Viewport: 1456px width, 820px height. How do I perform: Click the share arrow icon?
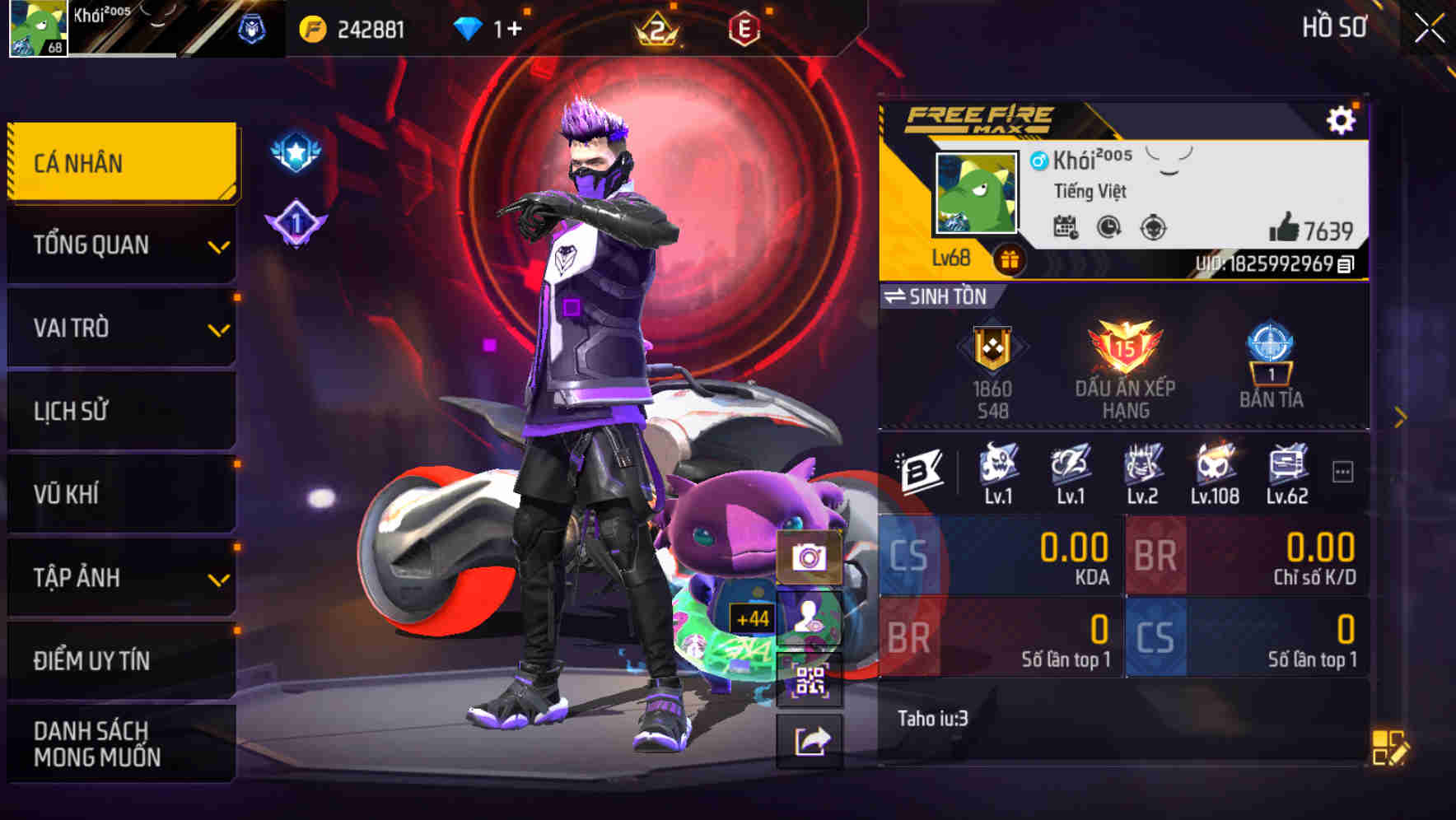(810, 740)
